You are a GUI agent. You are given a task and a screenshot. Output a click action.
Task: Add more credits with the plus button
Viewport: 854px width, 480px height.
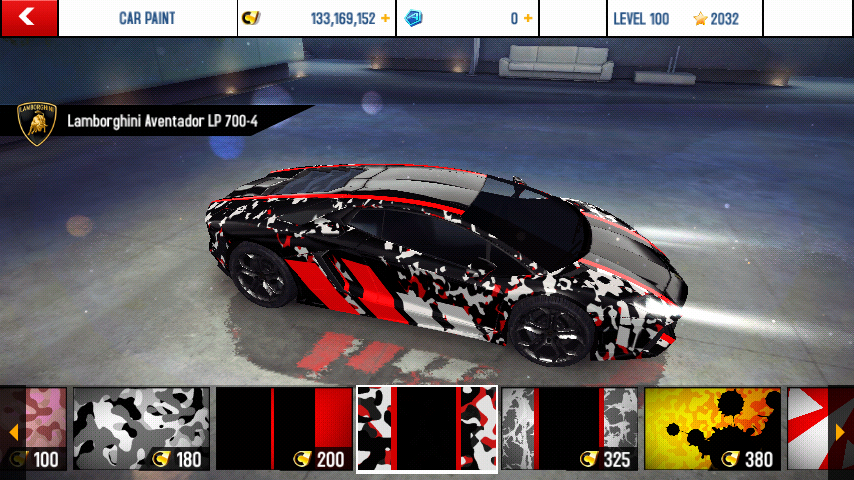coord(385,18)
